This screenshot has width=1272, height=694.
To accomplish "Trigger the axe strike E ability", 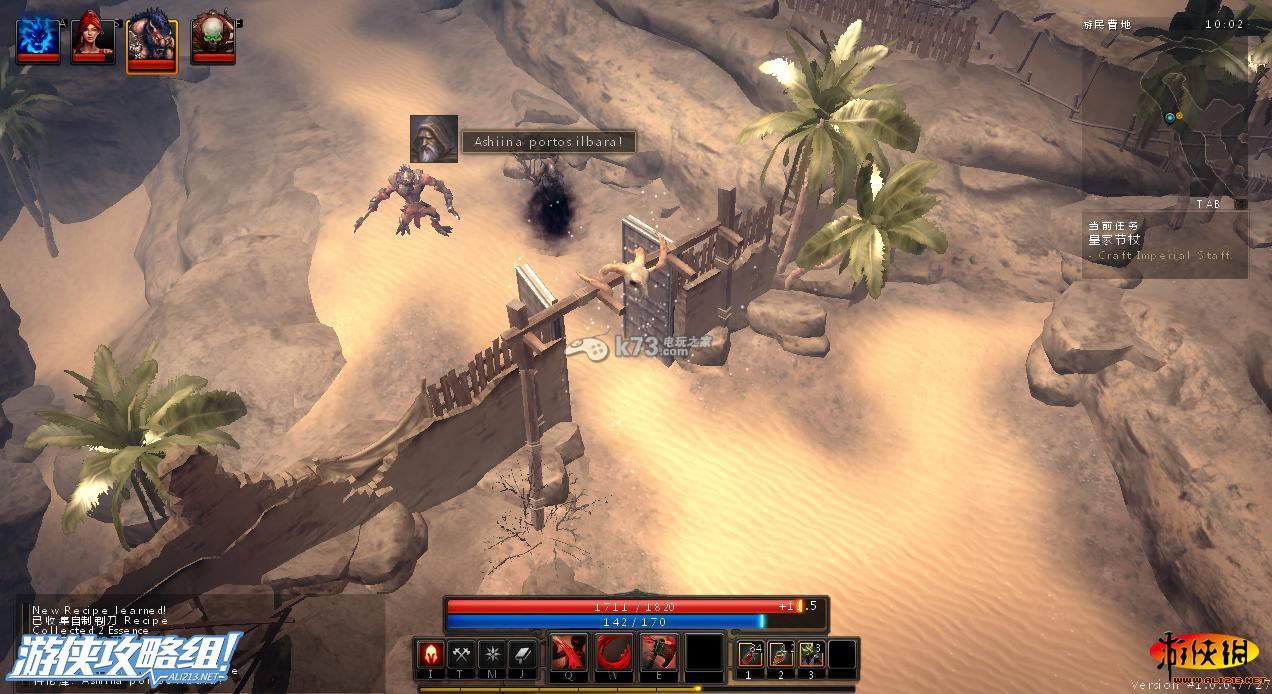I will coord(659,654).
